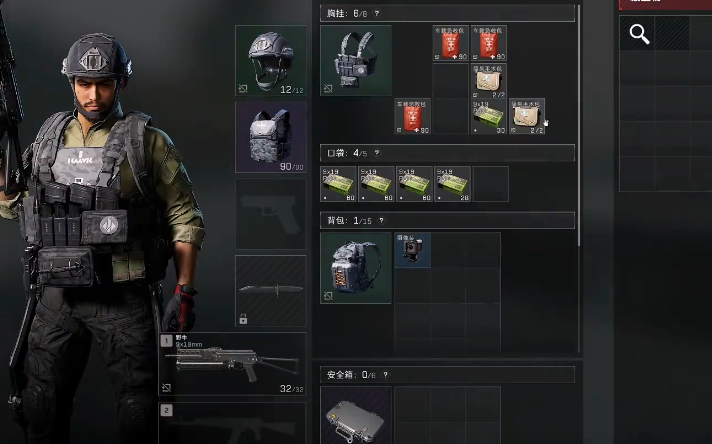Open the safe box case icon
The width and height of the screenshot is (712, 444).
(356, 415)
